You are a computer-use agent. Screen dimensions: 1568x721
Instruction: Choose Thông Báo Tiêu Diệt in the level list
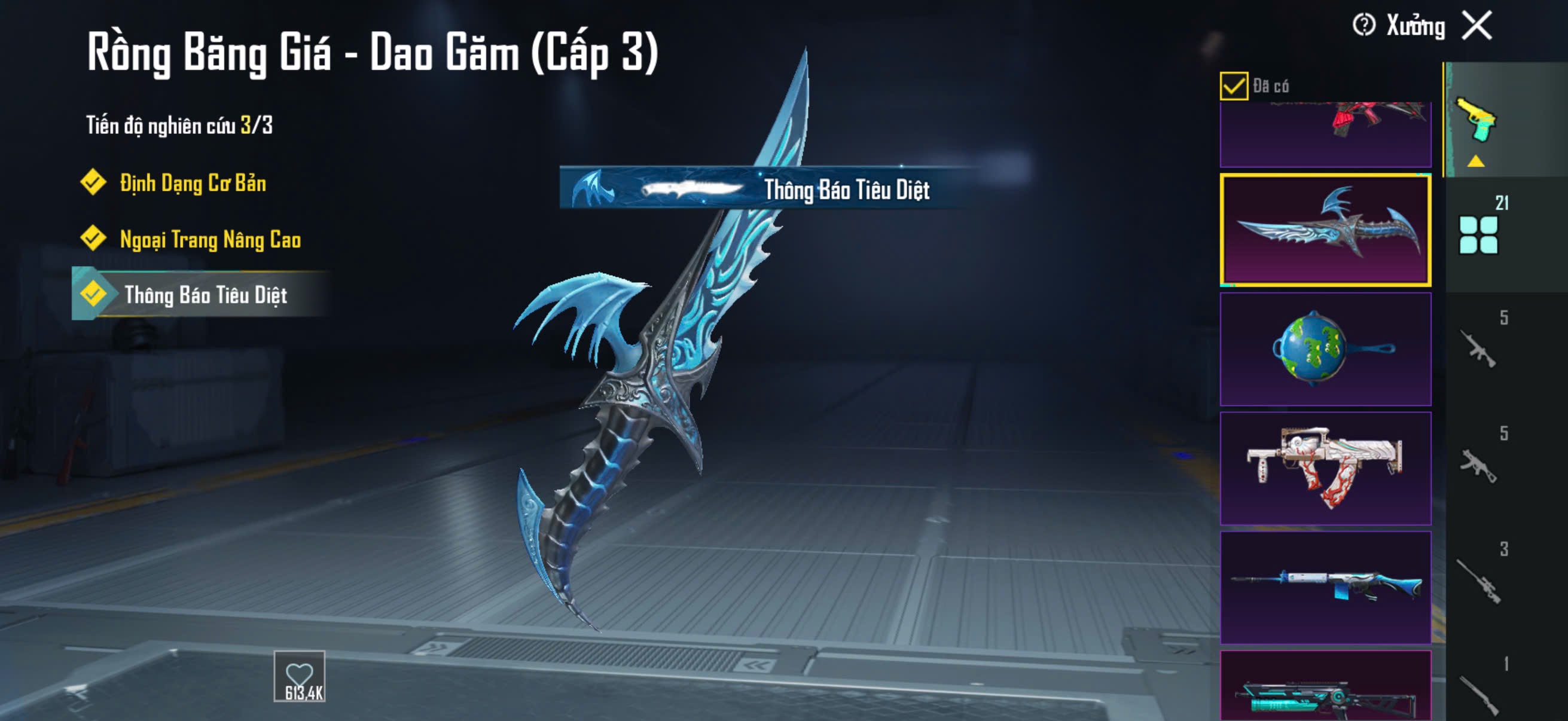point(205,295)
